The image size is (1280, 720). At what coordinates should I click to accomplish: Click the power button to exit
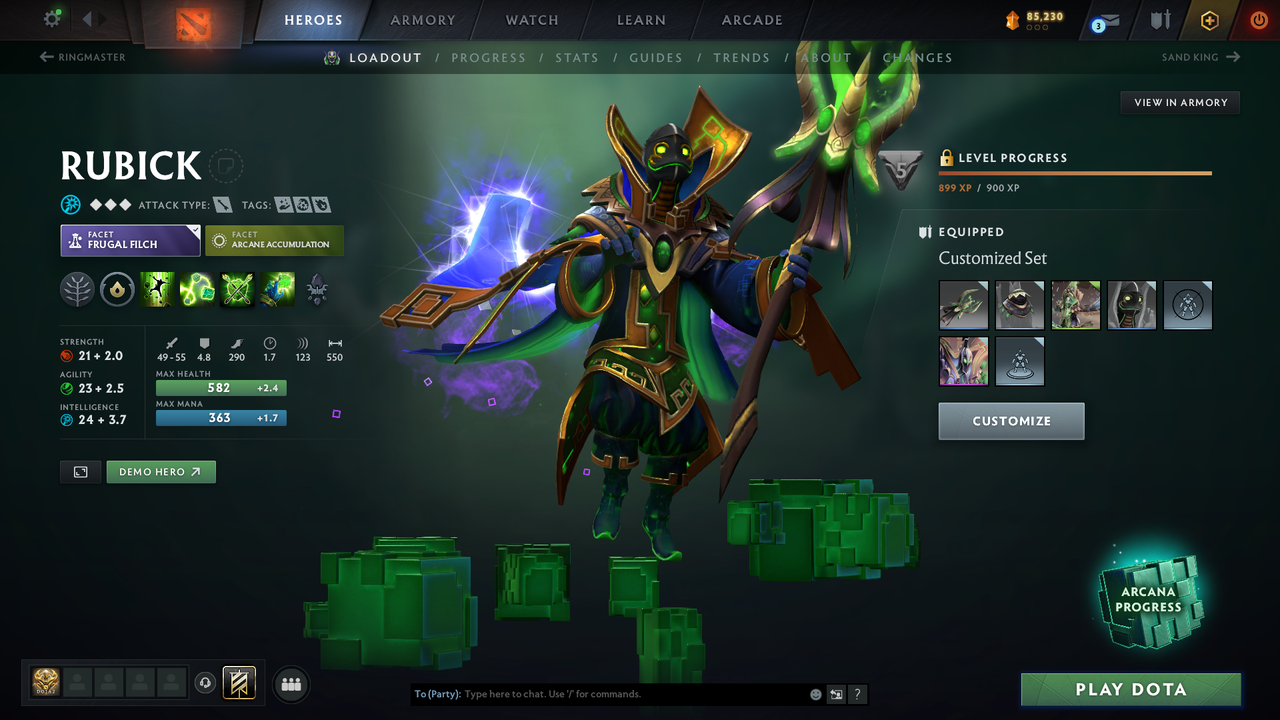coord(1258,19)
